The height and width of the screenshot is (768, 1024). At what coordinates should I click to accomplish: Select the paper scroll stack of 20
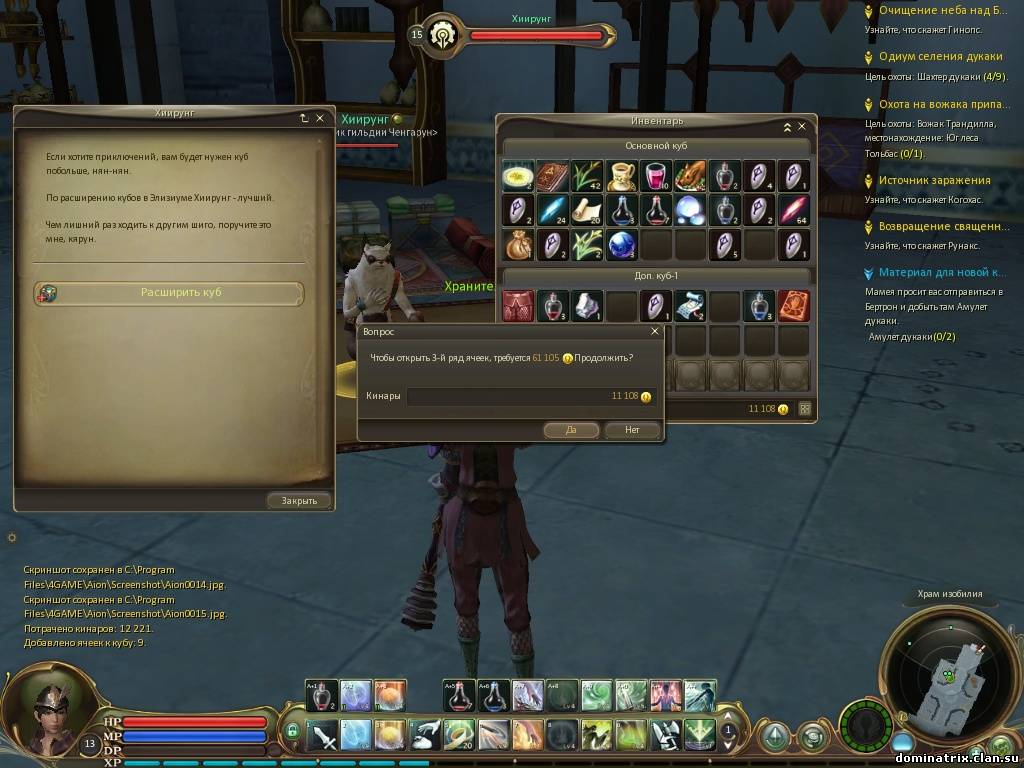(x=586, y=210)
